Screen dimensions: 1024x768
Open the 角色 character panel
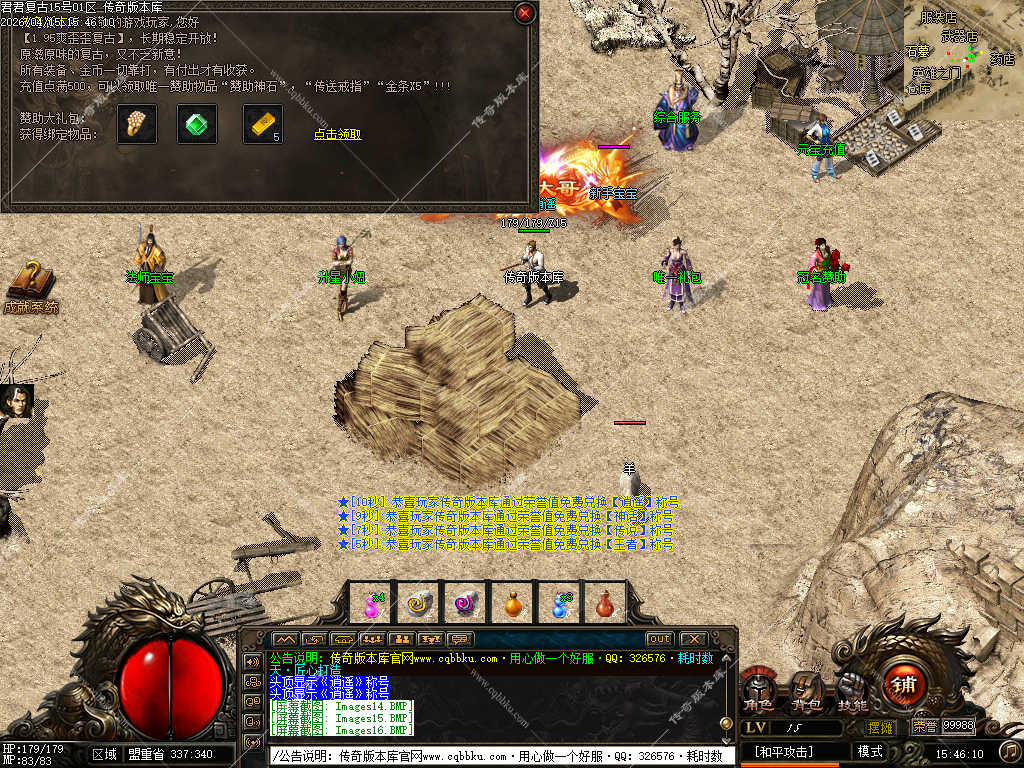click(x=758, y=689)
